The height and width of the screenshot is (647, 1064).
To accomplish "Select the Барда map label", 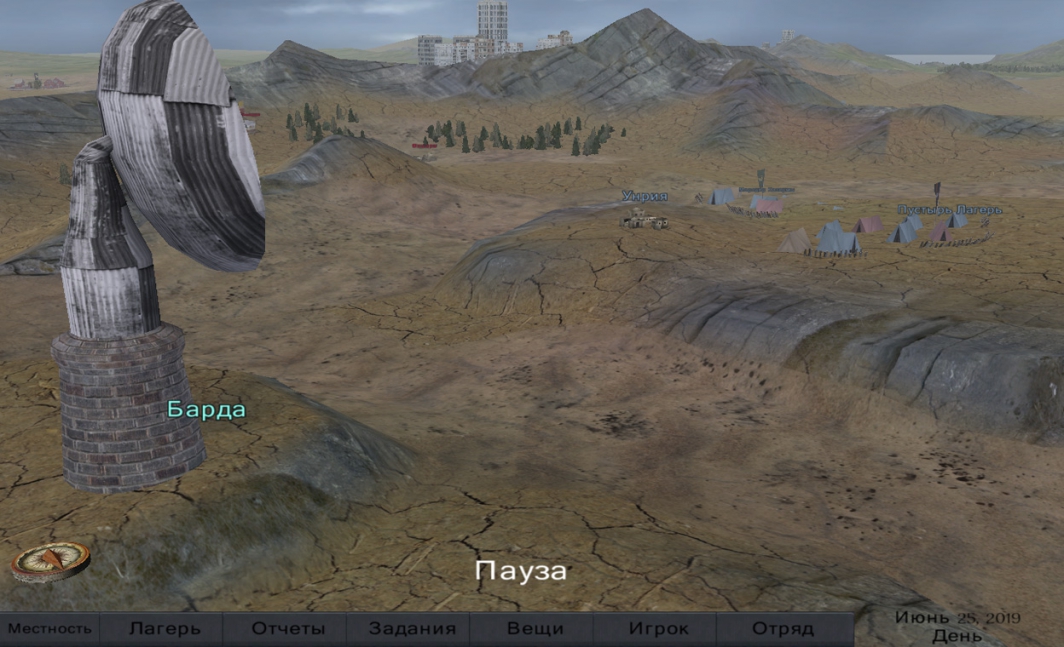I will (x=206, y=409).
